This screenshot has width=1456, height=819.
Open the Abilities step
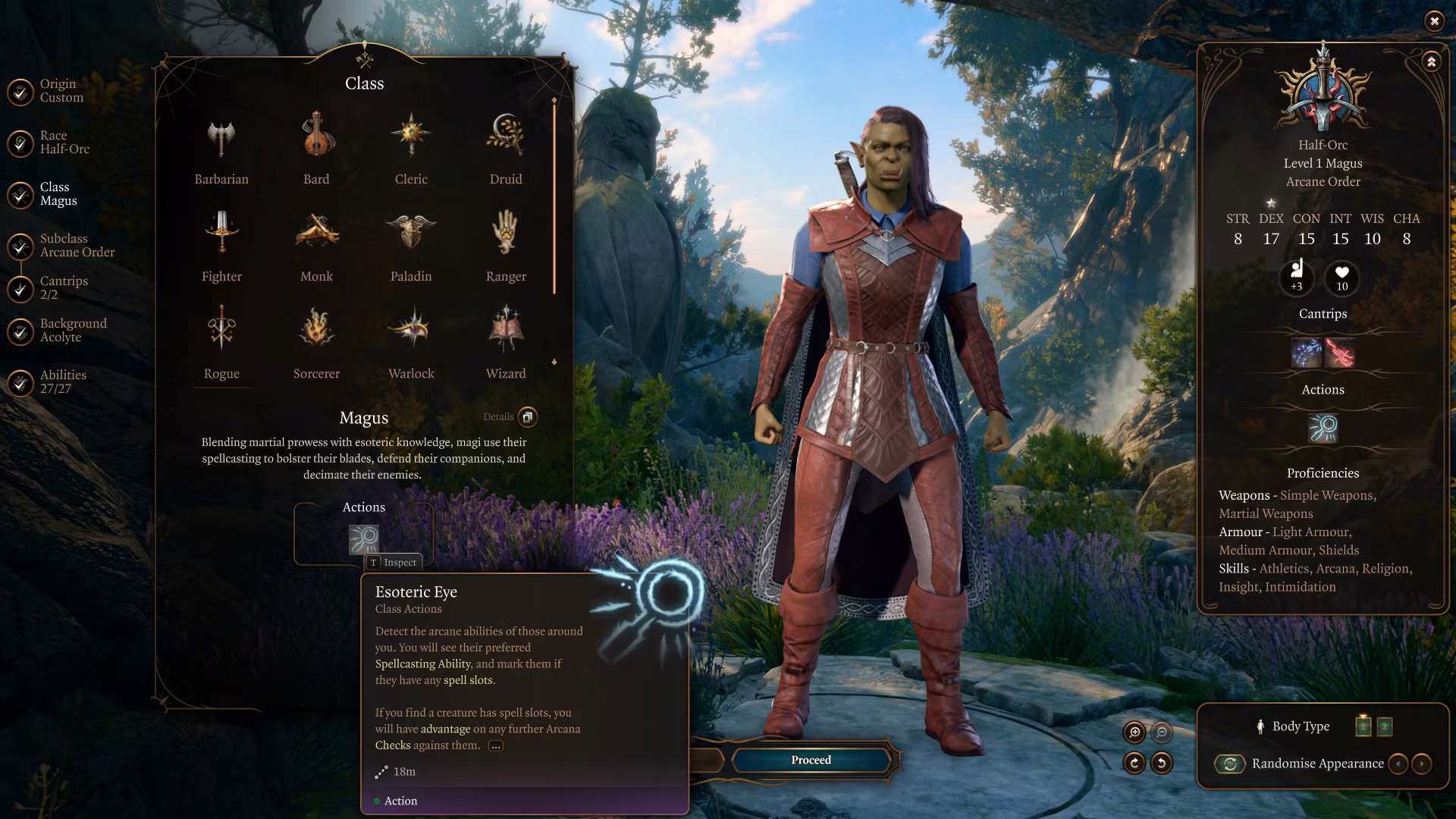tap(62, 382)
